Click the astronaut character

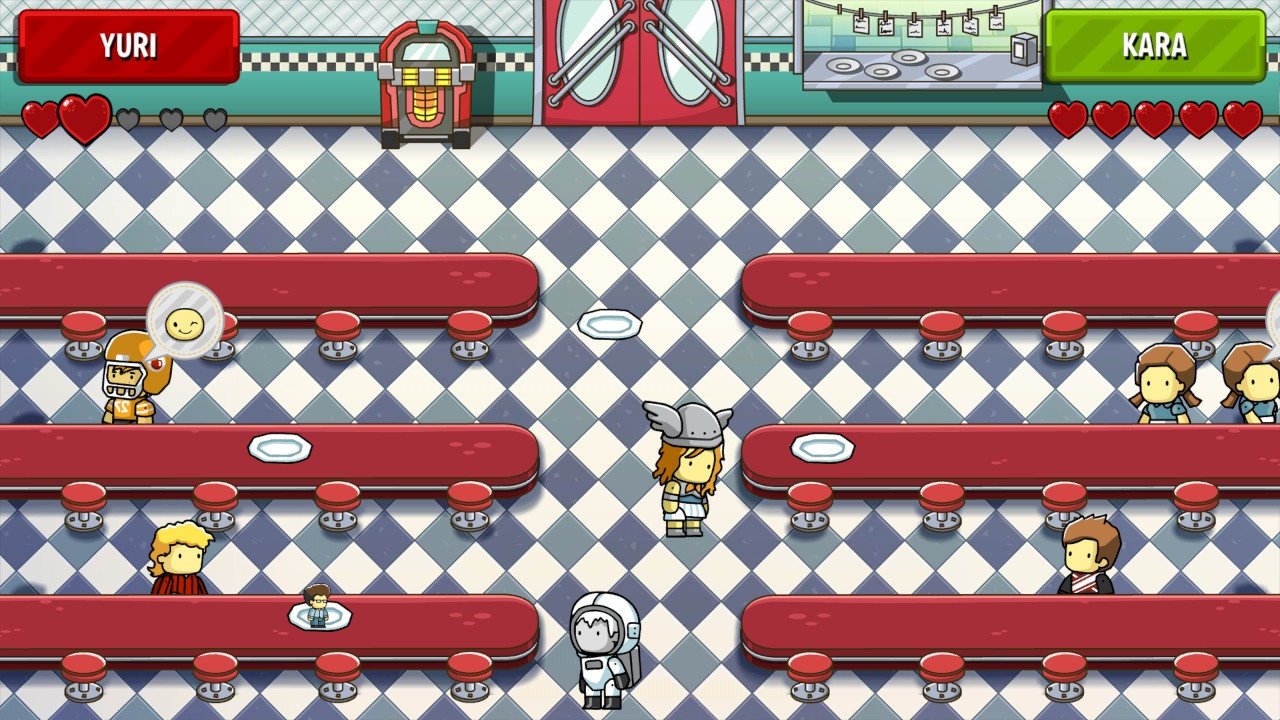coord(605,650)
